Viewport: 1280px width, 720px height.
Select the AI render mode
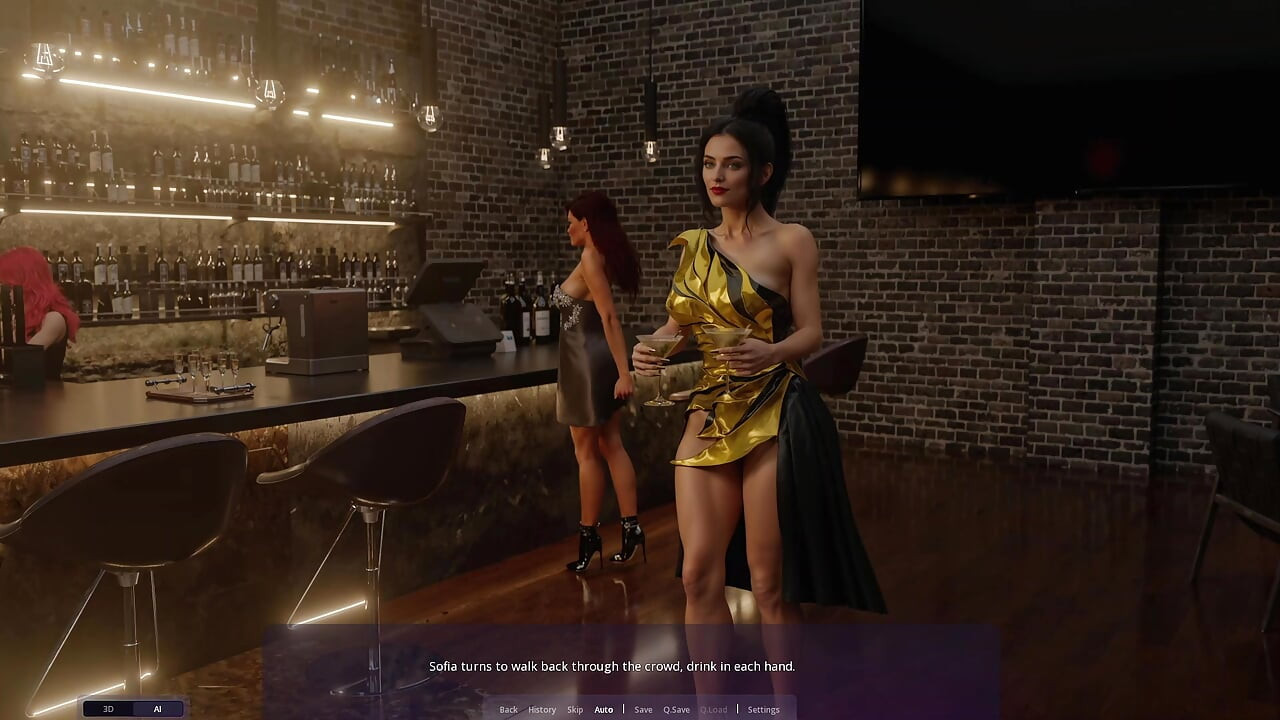pyautogui.click(x=157, y=709)
